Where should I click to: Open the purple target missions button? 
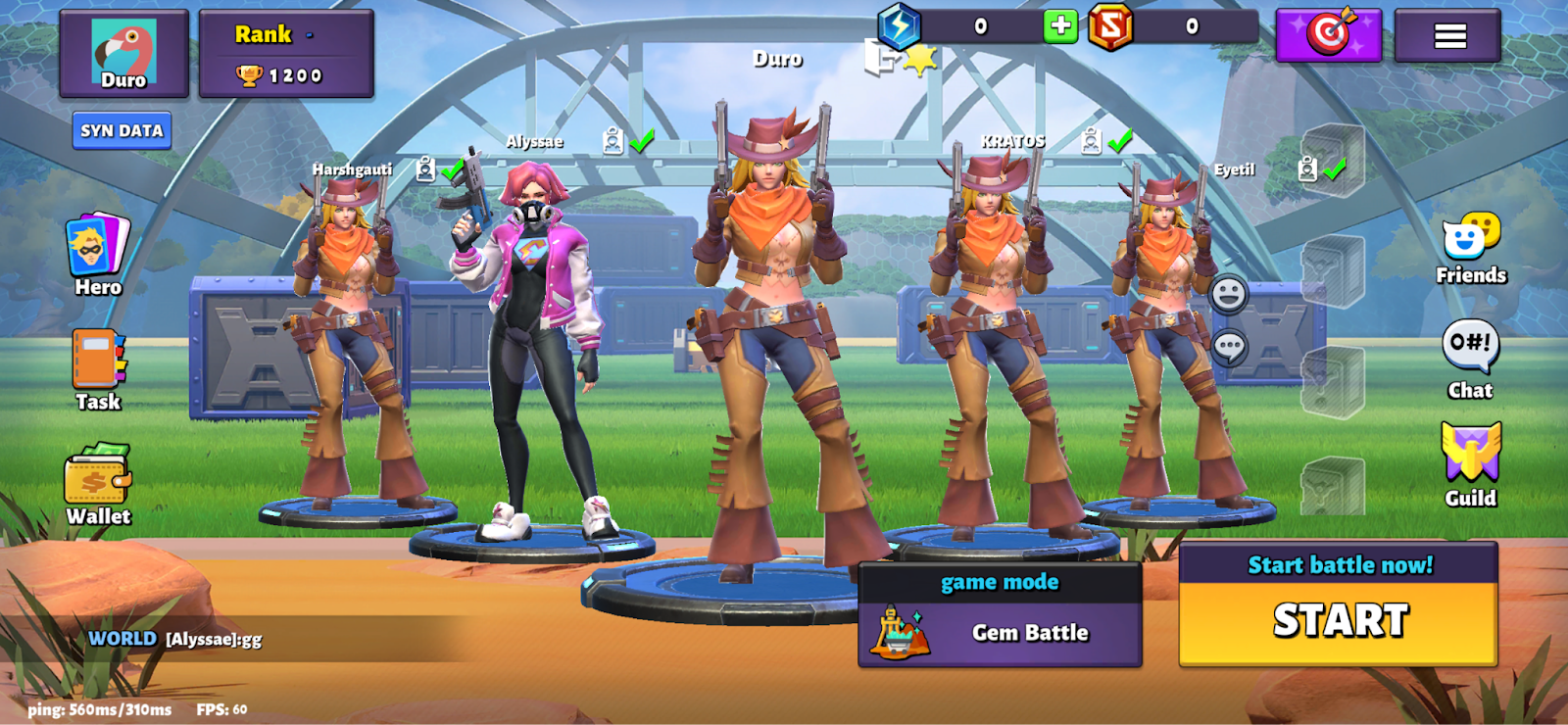click(x=1328, y=36)
